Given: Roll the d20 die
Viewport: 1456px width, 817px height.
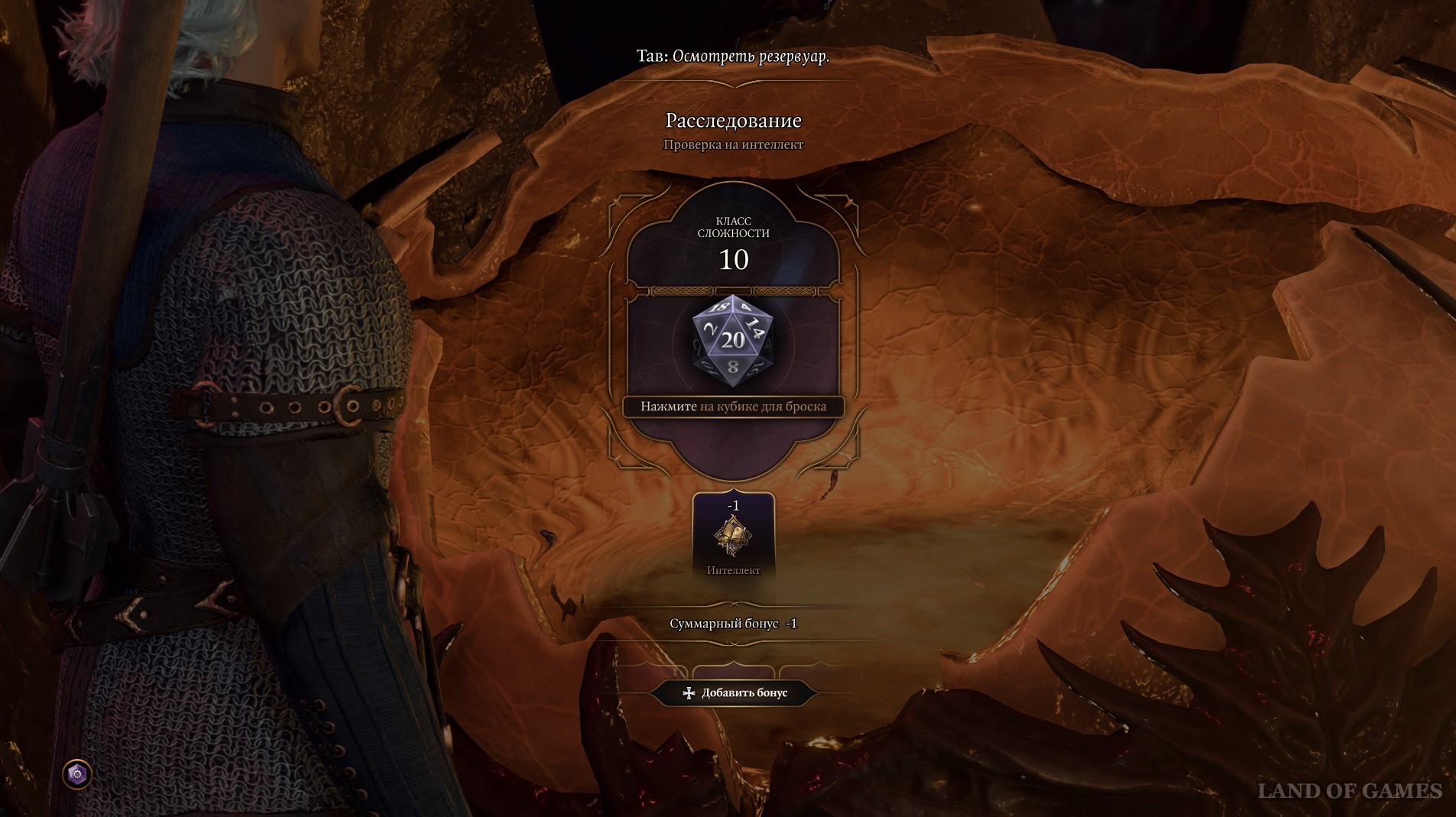Looking at the screenshot, I should pos(732,342).
